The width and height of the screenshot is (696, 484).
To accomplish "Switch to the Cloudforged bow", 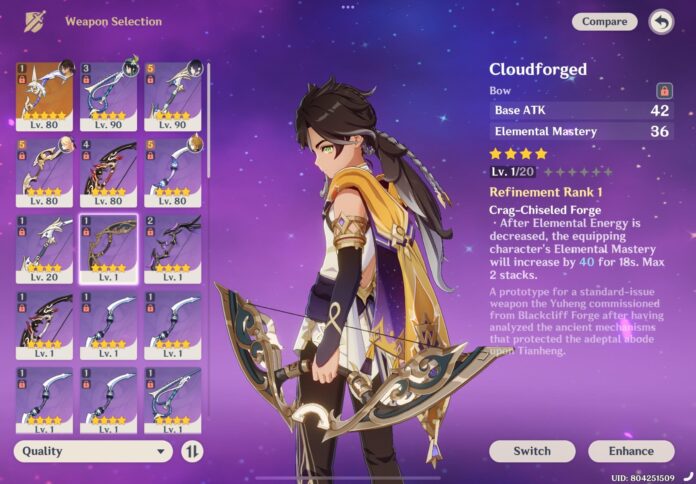I will (532, 451).
